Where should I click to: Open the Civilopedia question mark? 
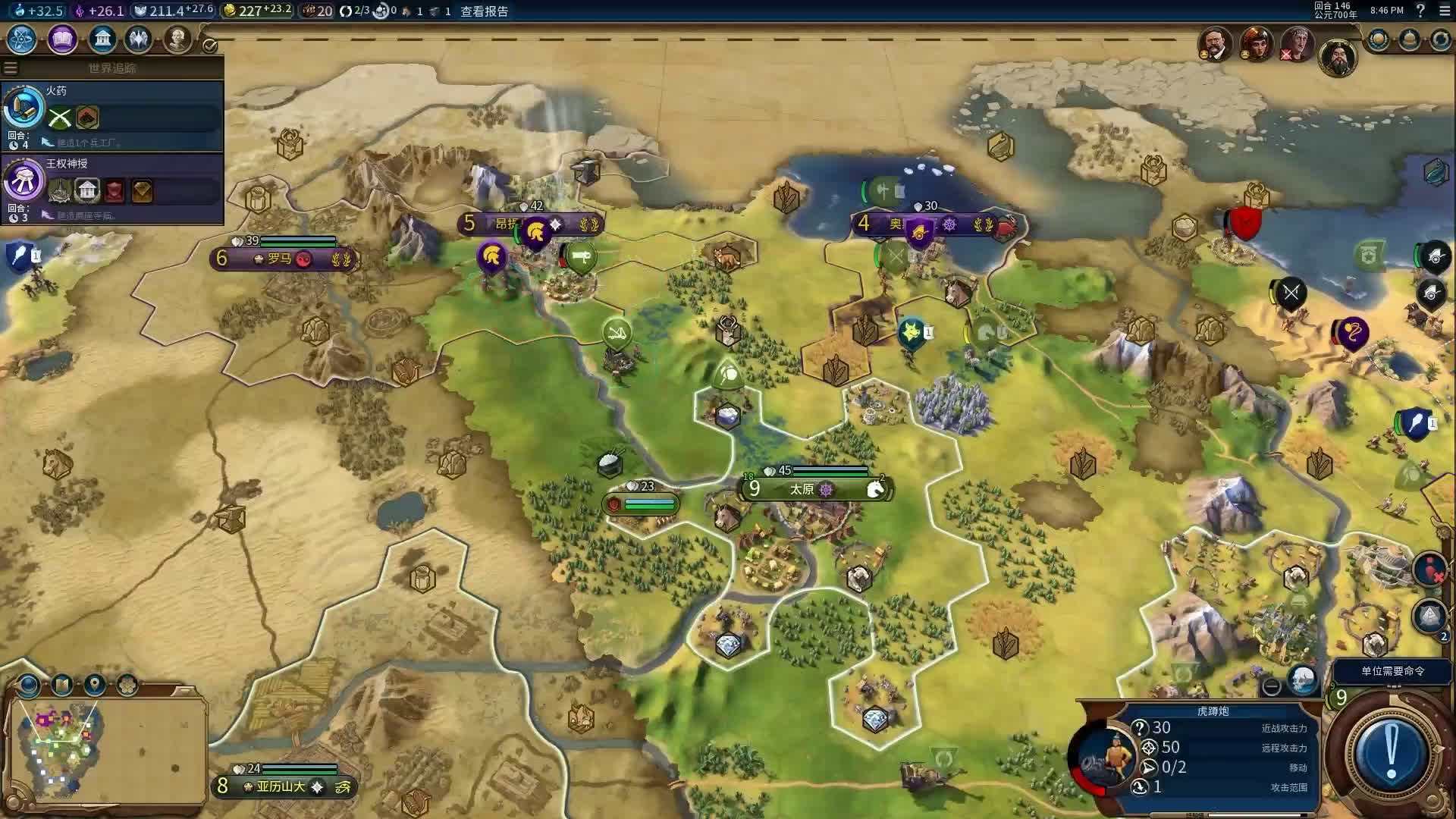[x=1420, y=11]
